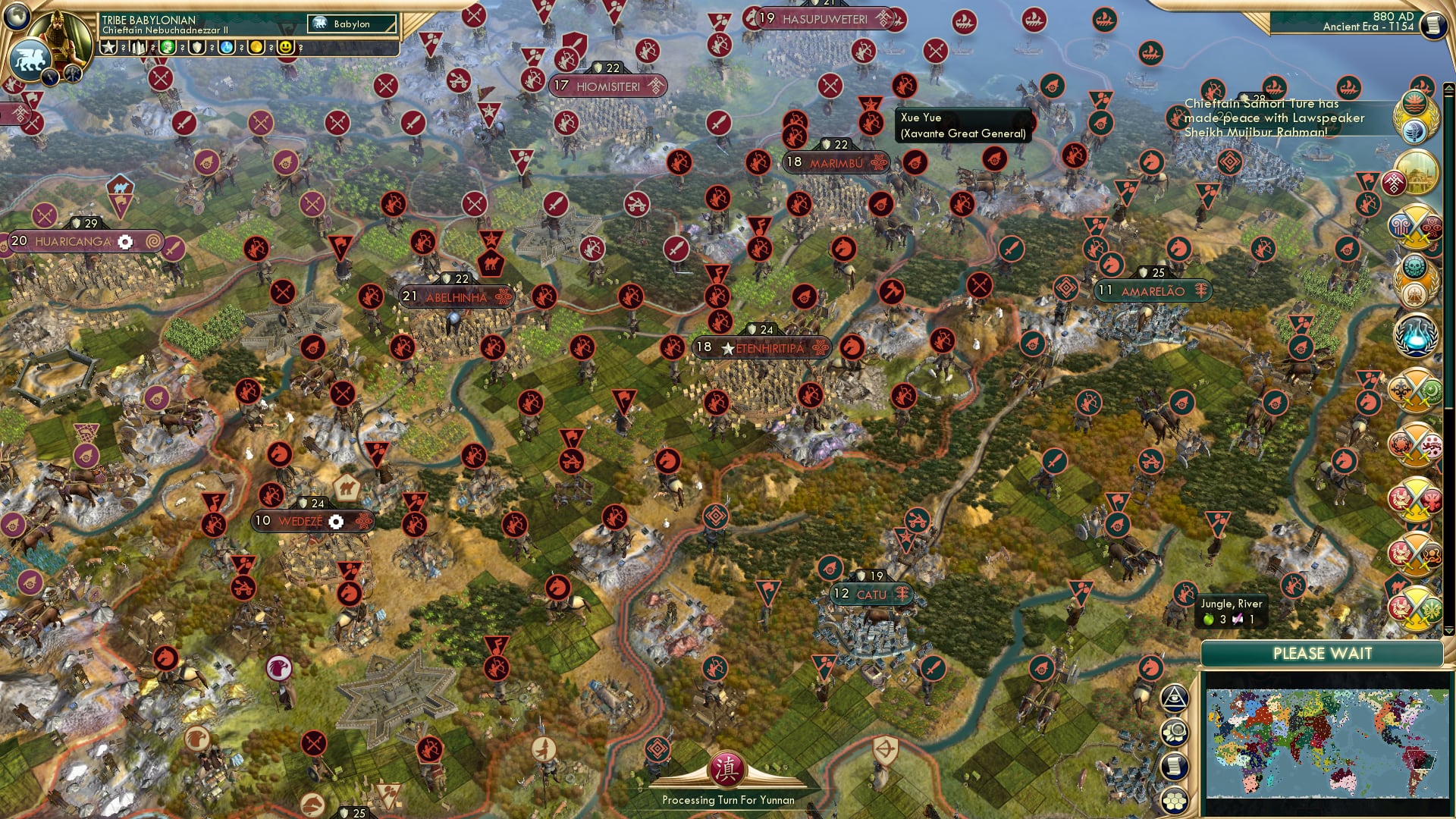Screen dimensions: 1456x819
Task: Click the Samori Ture peace announcement text
Action: pos(1274,118)
